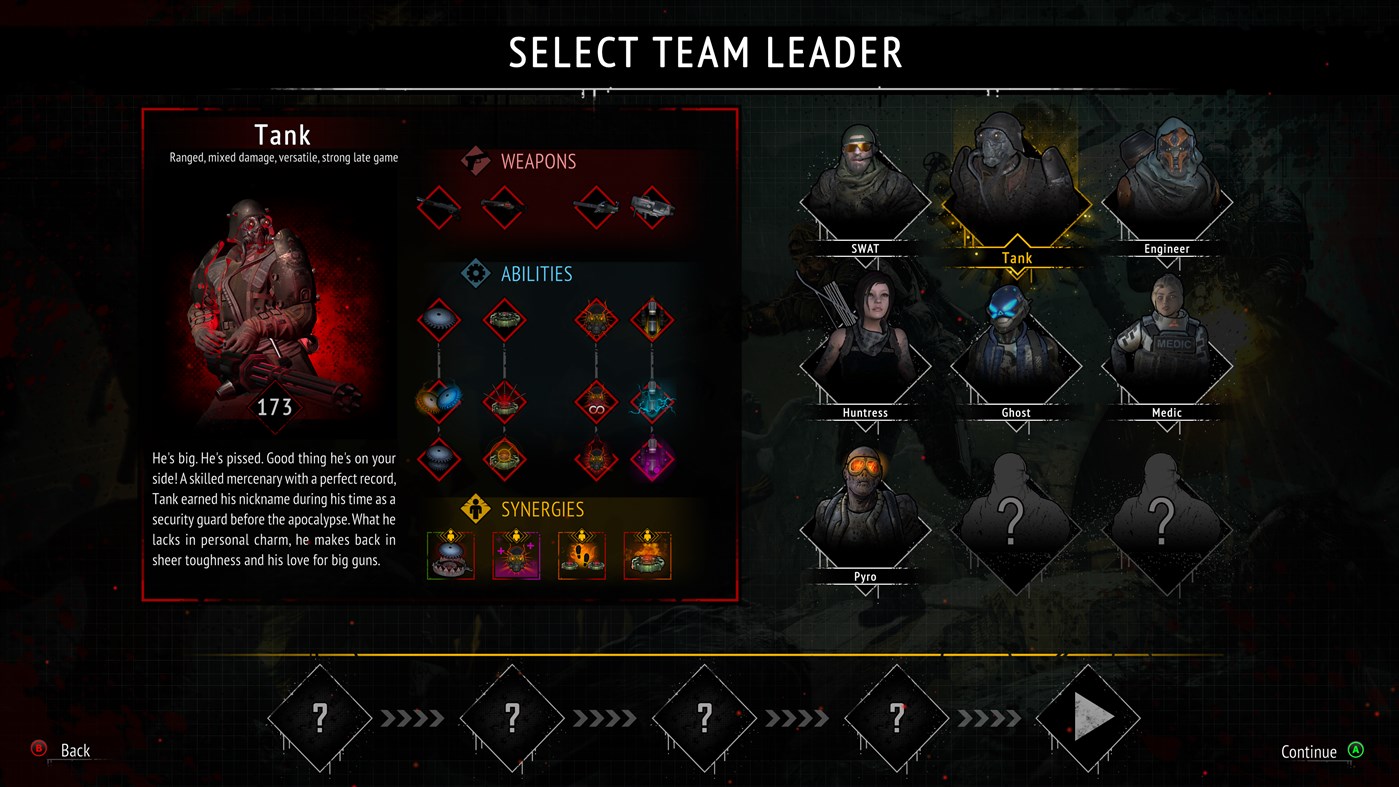Click the first question-mark team slot
The height and width of the screenshot is (787, 1399).
(x=318, y=716)
